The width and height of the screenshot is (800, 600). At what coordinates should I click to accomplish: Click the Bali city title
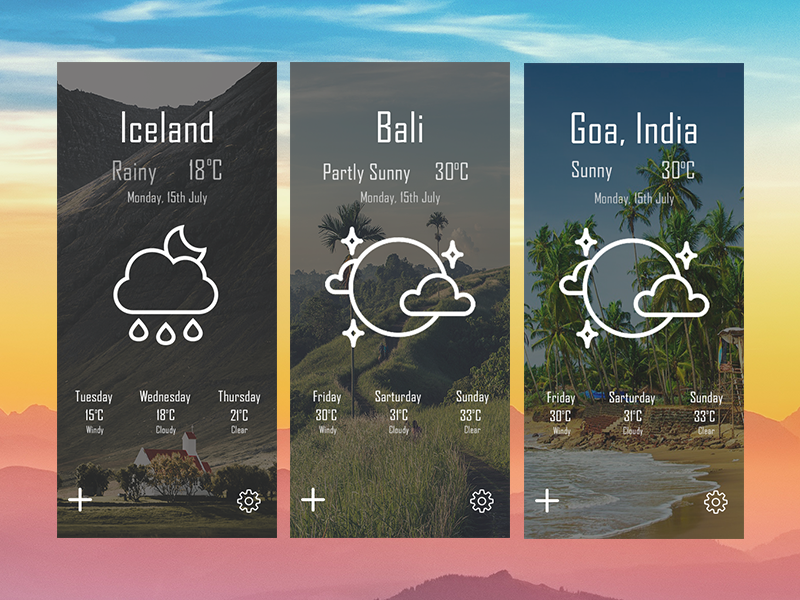(x=400, y=129)
